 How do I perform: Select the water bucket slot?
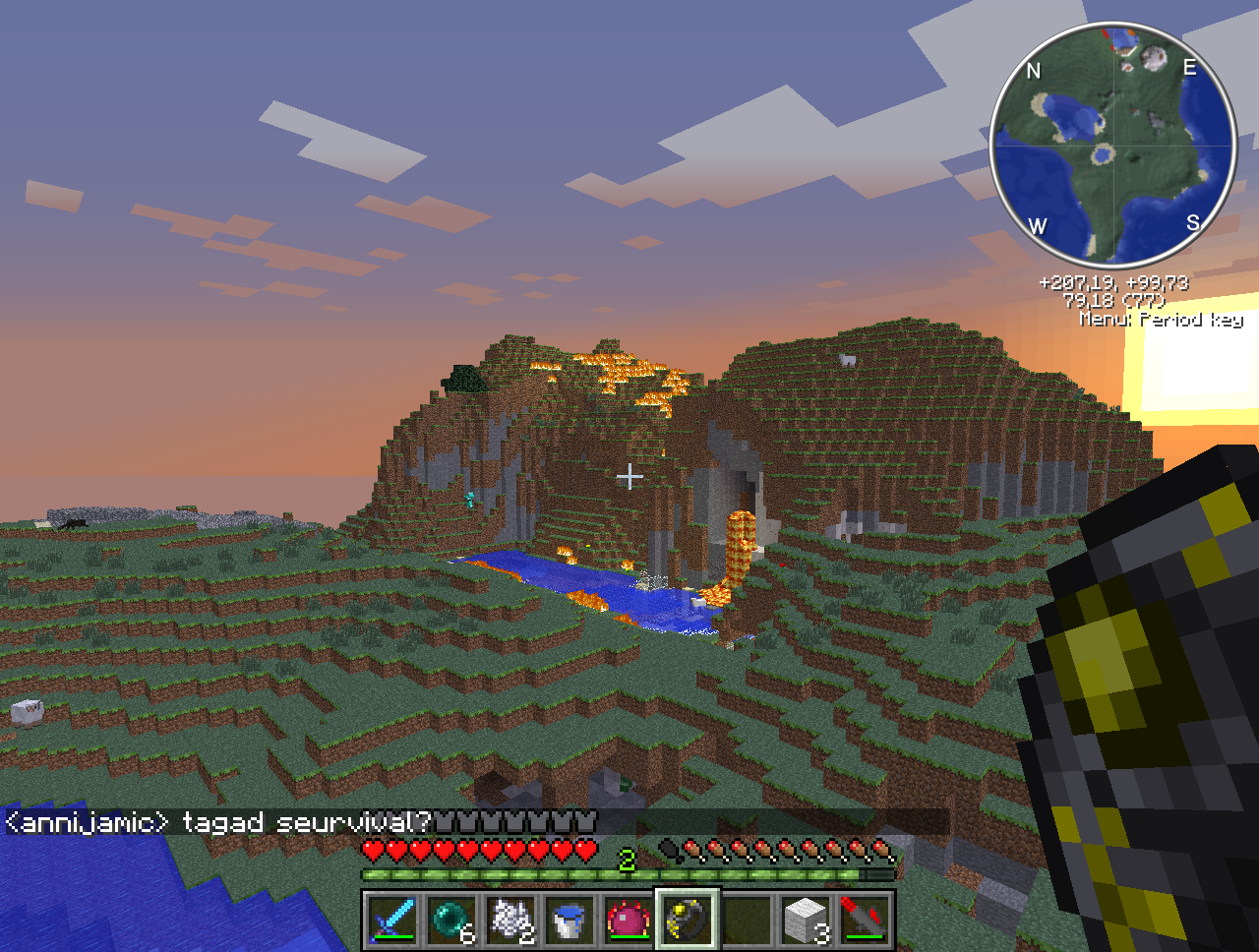(570, 921)
